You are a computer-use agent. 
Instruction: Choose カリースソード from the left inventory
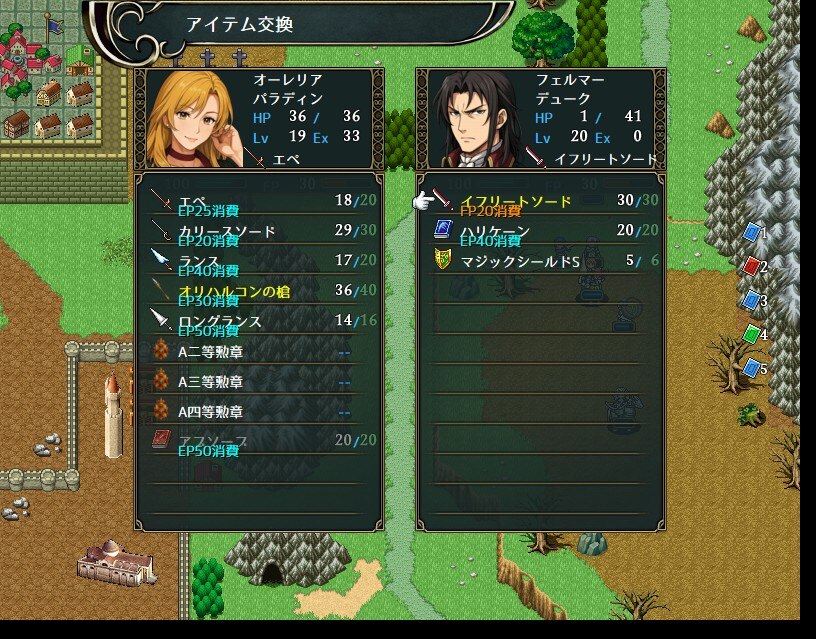coord(258,232)
